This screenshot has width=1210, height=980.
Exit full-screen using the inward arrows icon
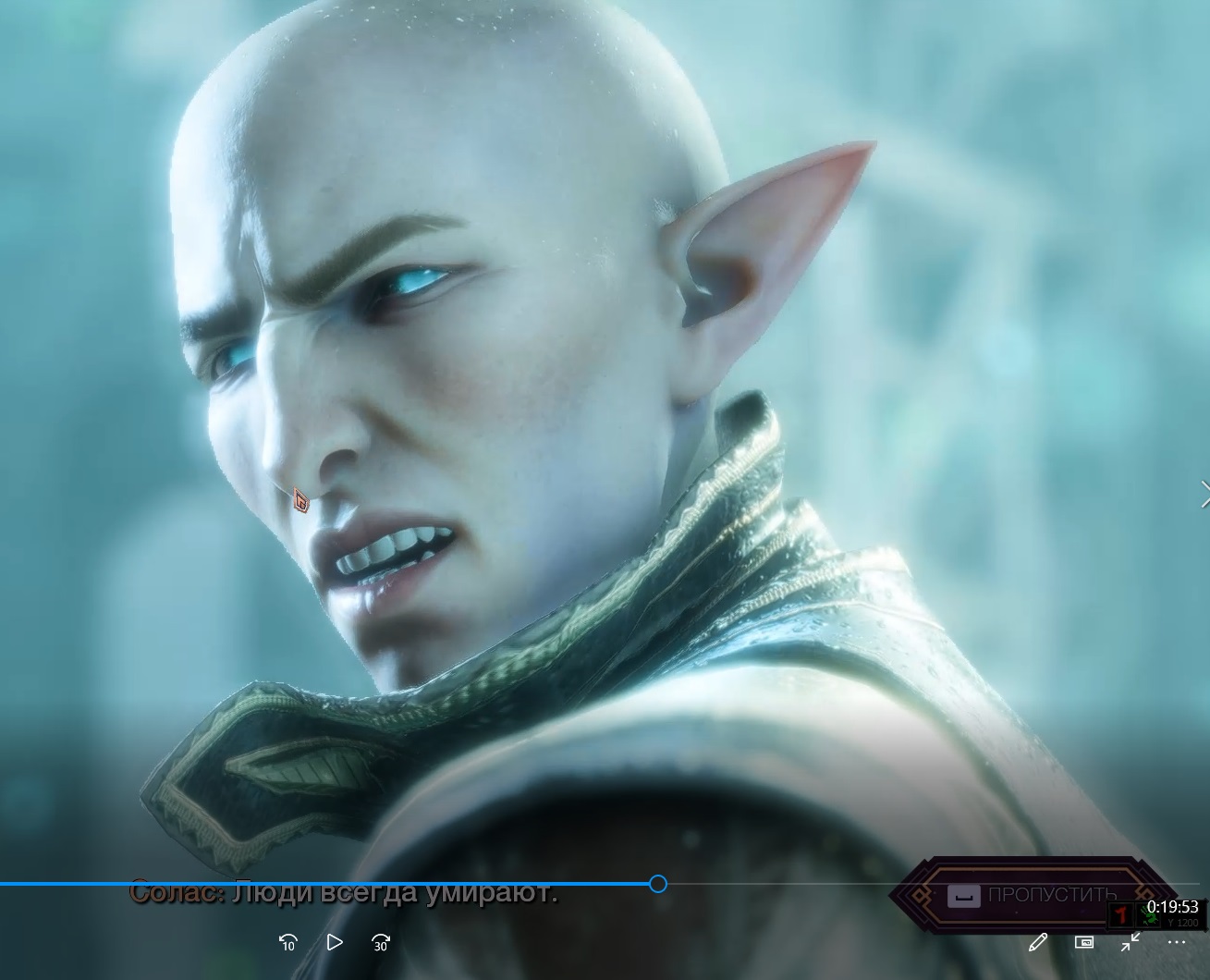1131,942
